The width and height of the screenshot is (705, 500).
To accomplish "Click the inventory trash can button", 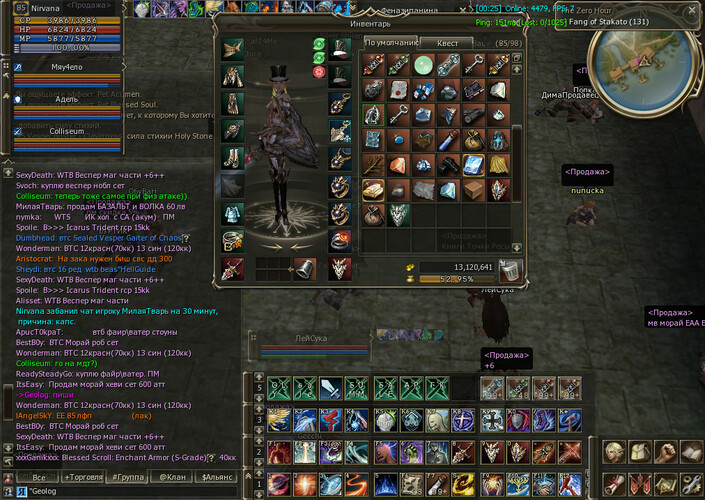I will click(x=510, y=270).
